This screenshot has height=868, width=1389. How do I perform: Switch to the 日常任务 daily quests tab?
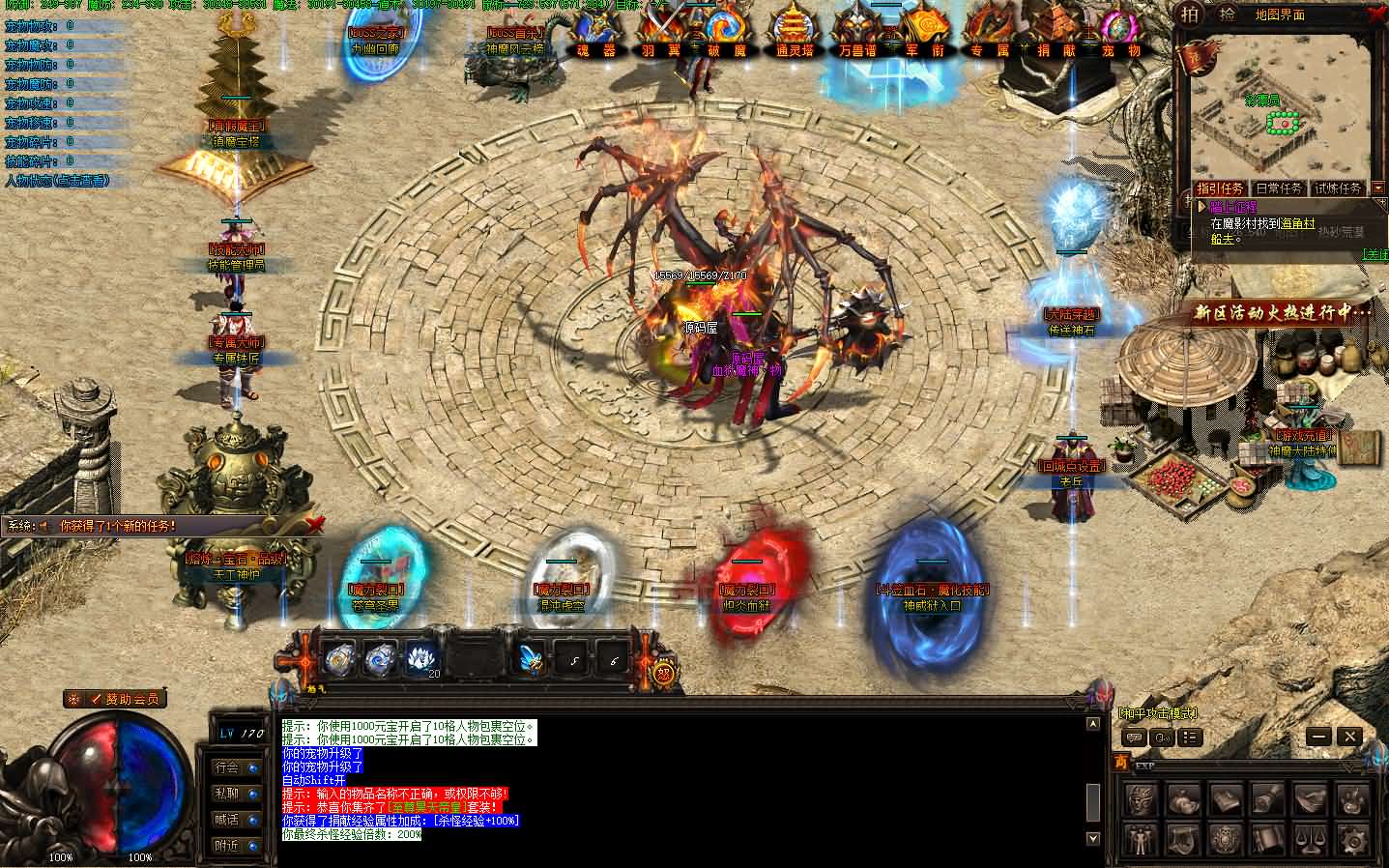tap(1278, 188)
